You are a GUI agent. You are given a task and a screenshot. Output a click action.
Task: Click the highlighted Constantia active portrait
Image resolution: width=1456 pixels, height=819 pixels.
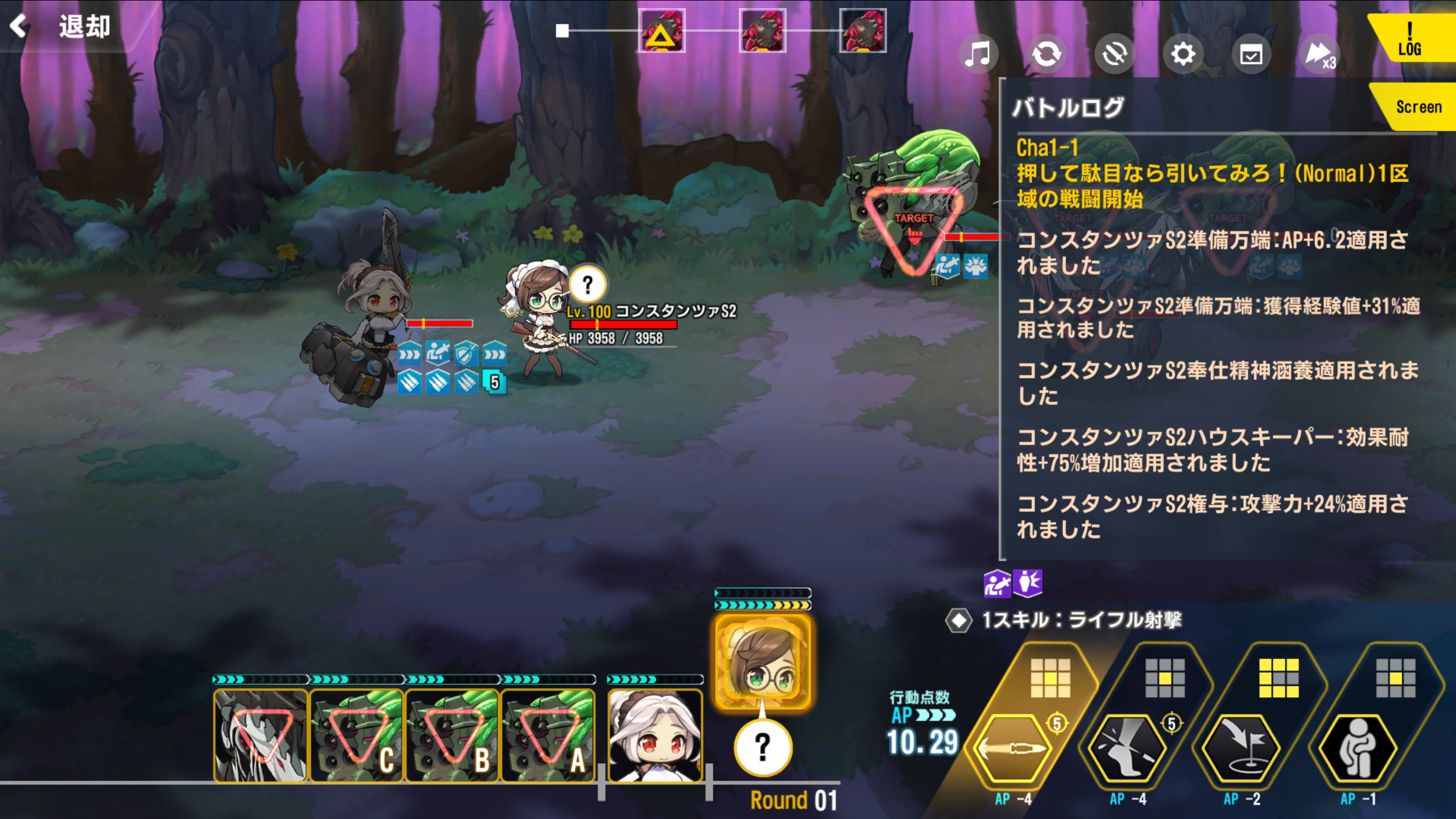tap(763, 662)
